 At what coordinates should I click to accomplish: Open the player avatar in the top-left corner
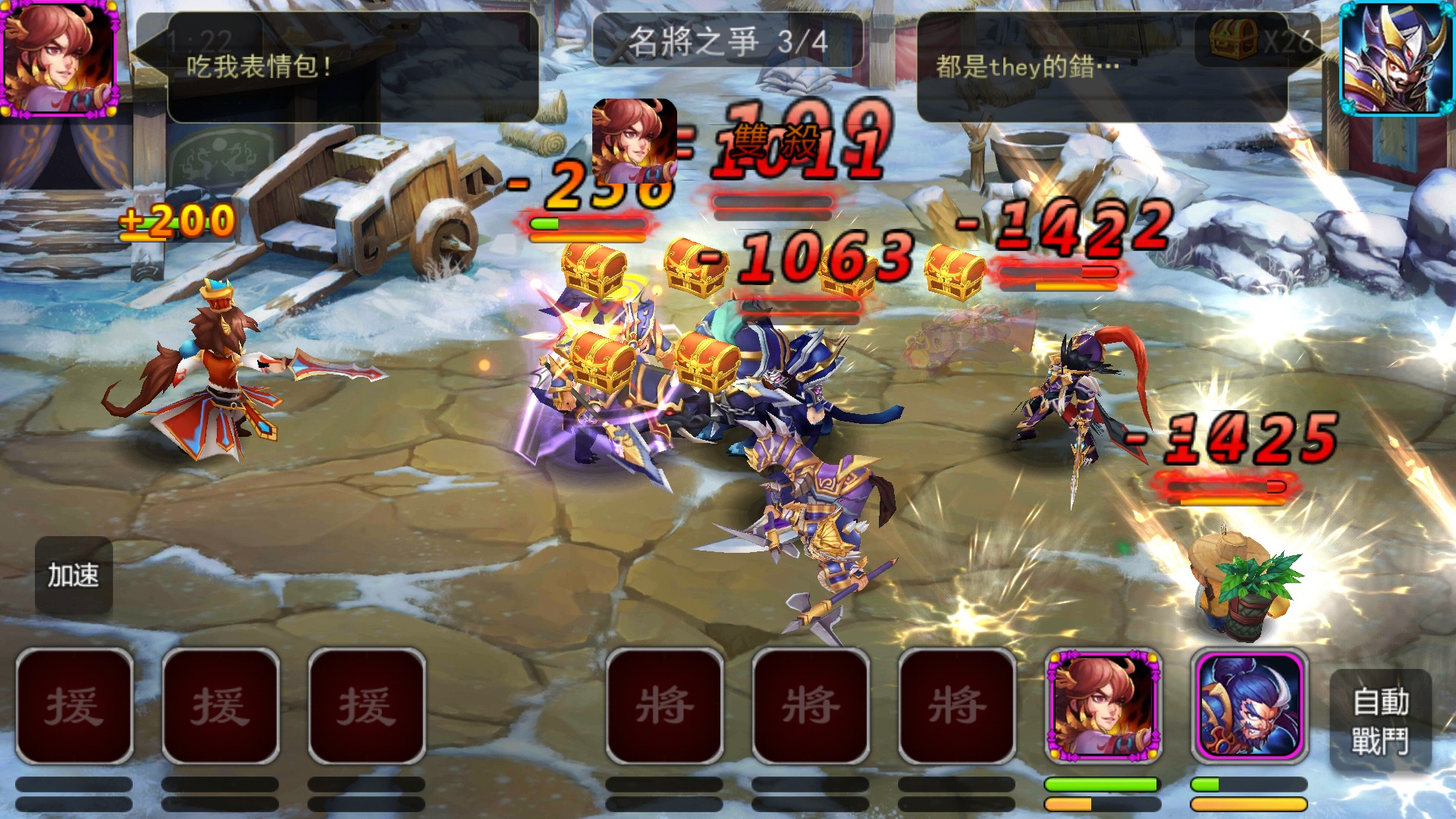point(59,59)
